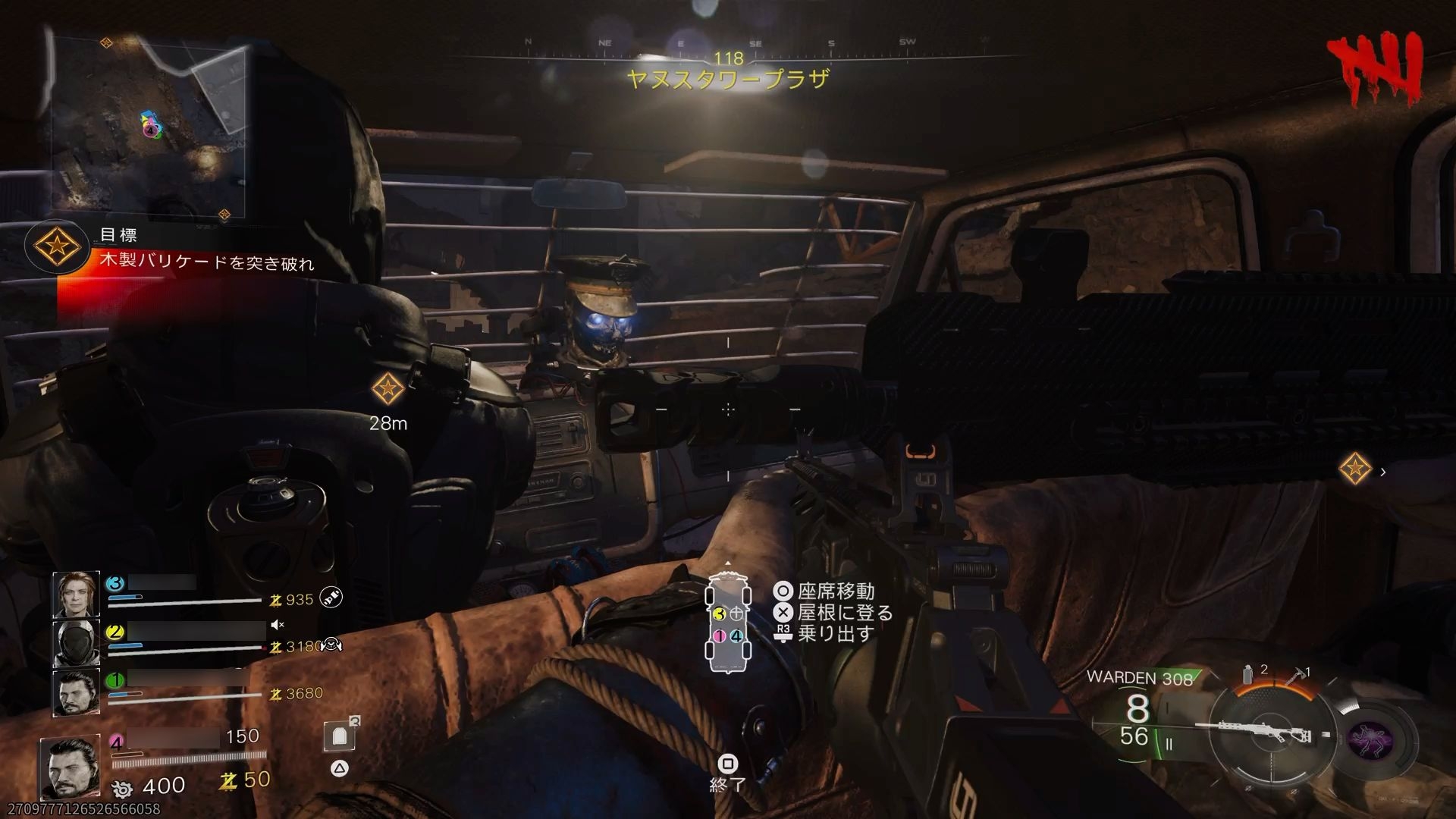Click the objective waypoint marker showing 28m
This screenshot has width=1456, height=819.
(x=388, y=389)
